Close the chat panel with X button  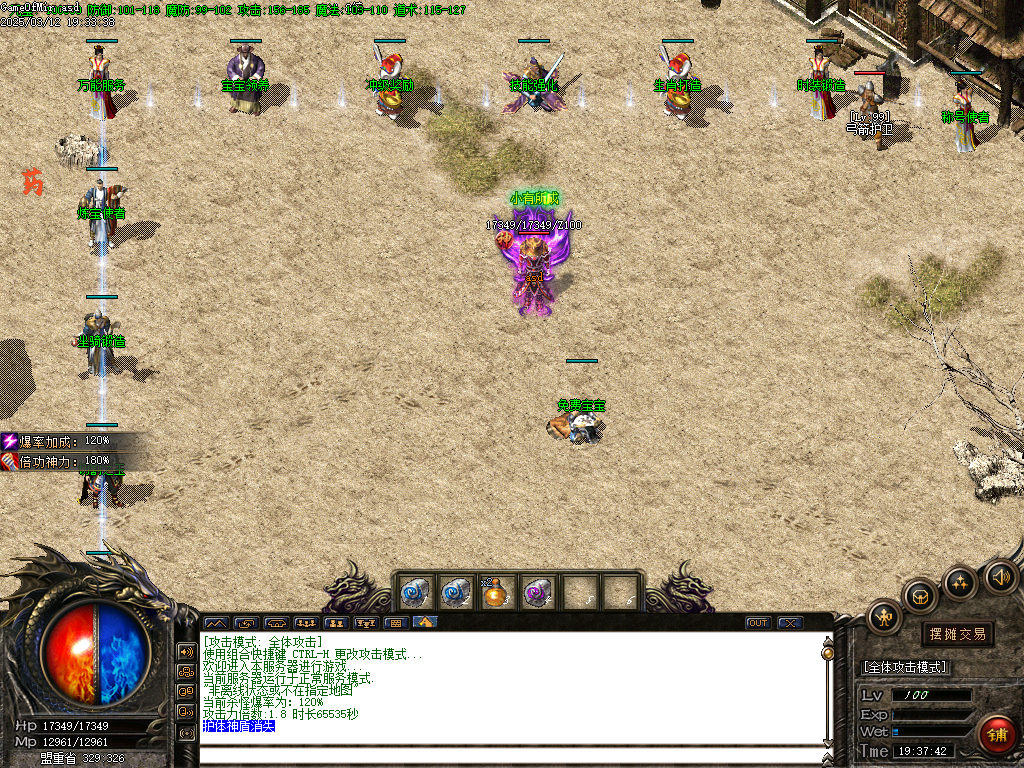tap(791, 623)
